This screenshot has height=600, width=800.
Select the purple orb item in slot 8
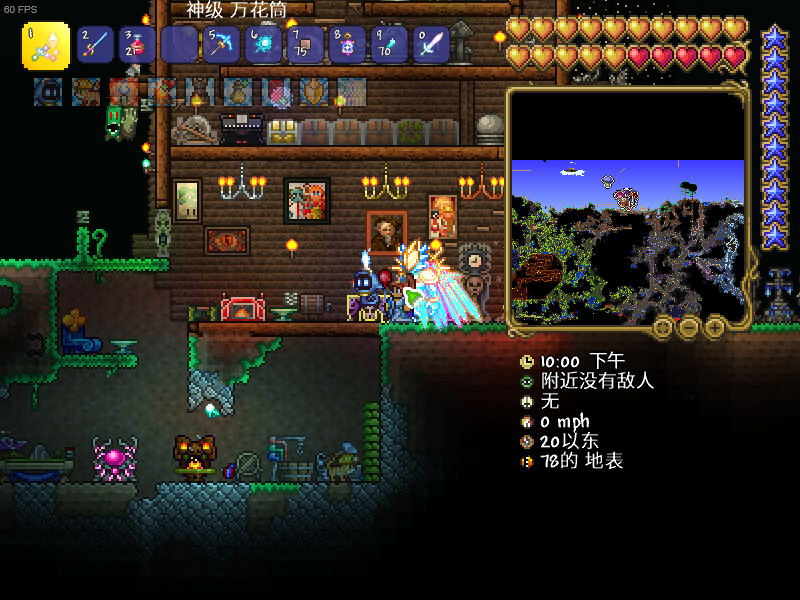pyautogui.click(x=347, y=45)
